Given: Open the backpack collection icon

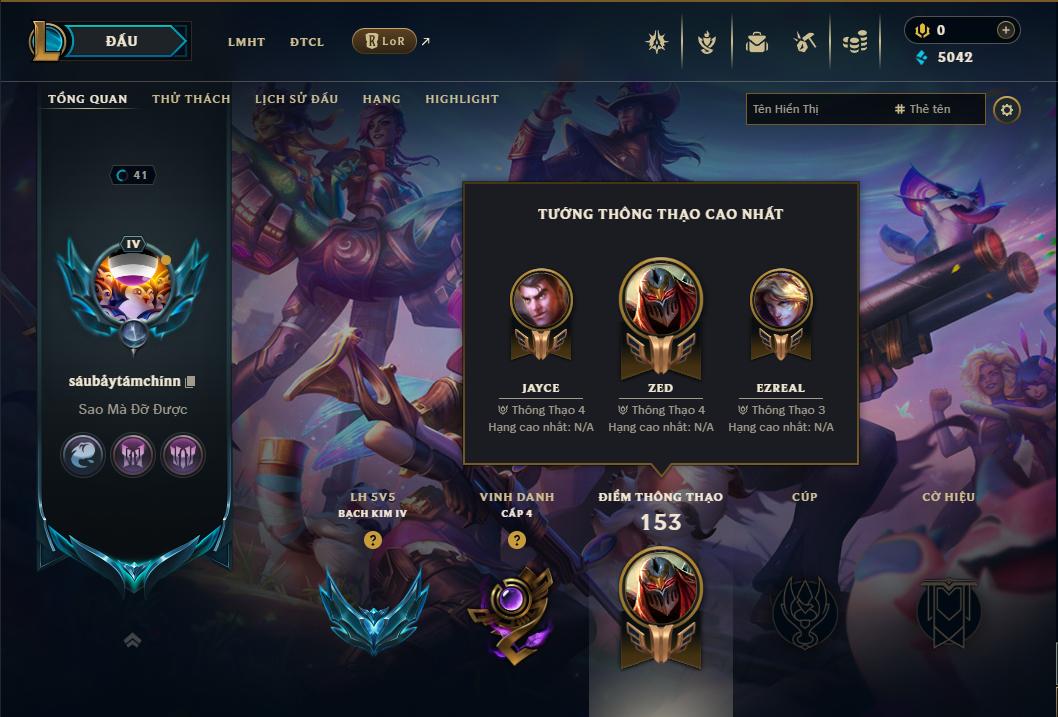Looking at the screenshot, I should click(x=757, y=42).
